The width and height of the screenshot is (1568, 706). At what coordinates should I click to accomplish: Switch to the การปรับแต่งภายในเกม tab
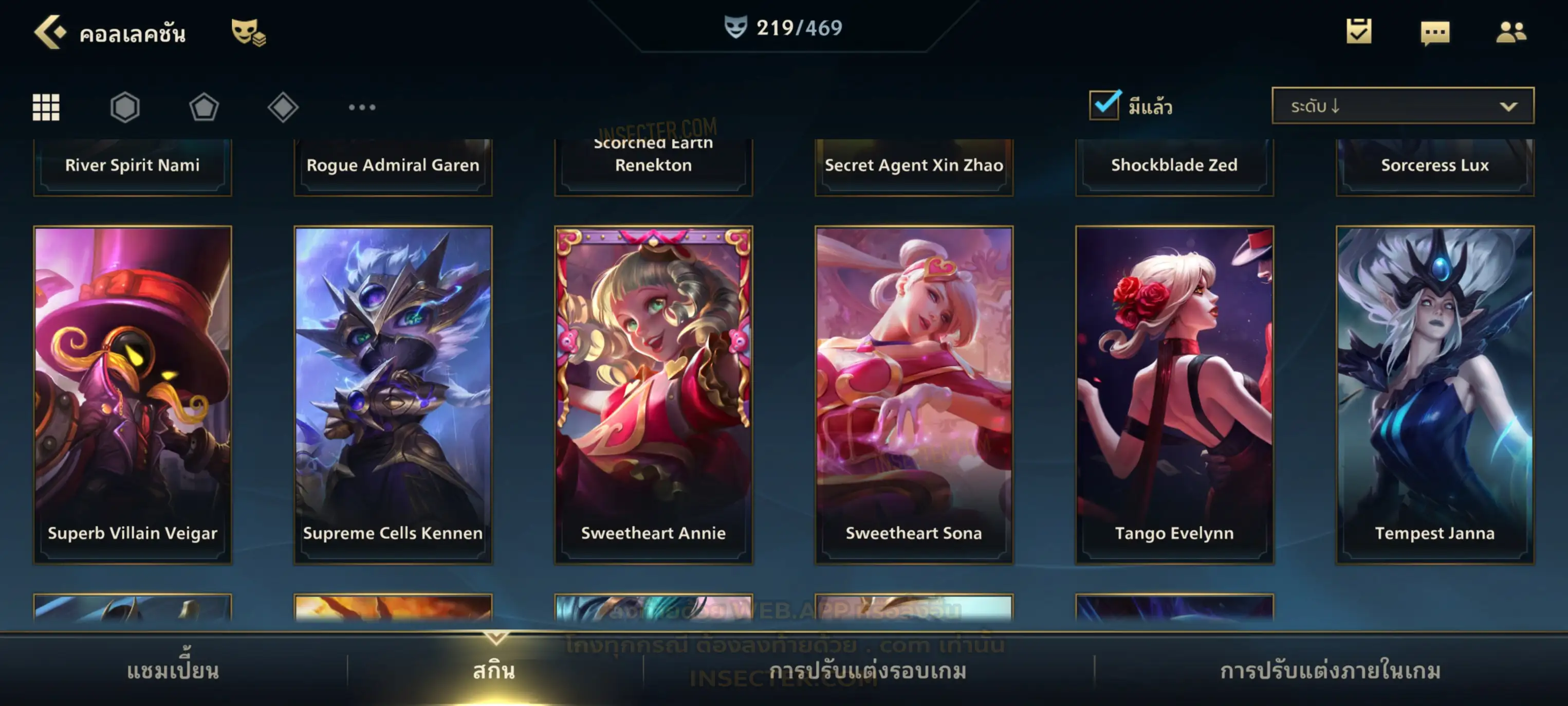1330,671
